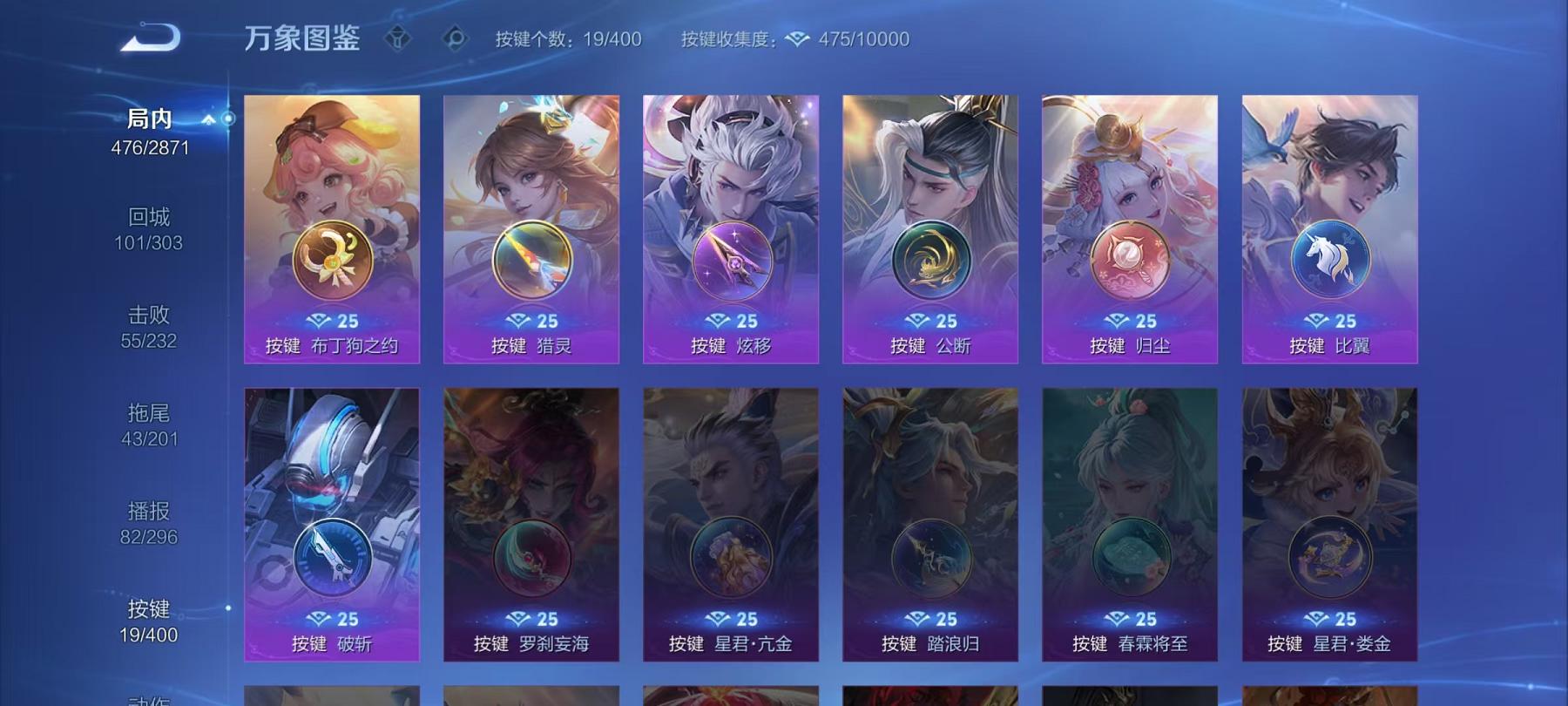Open the search magnifier icon

click(x=455, y=38)
